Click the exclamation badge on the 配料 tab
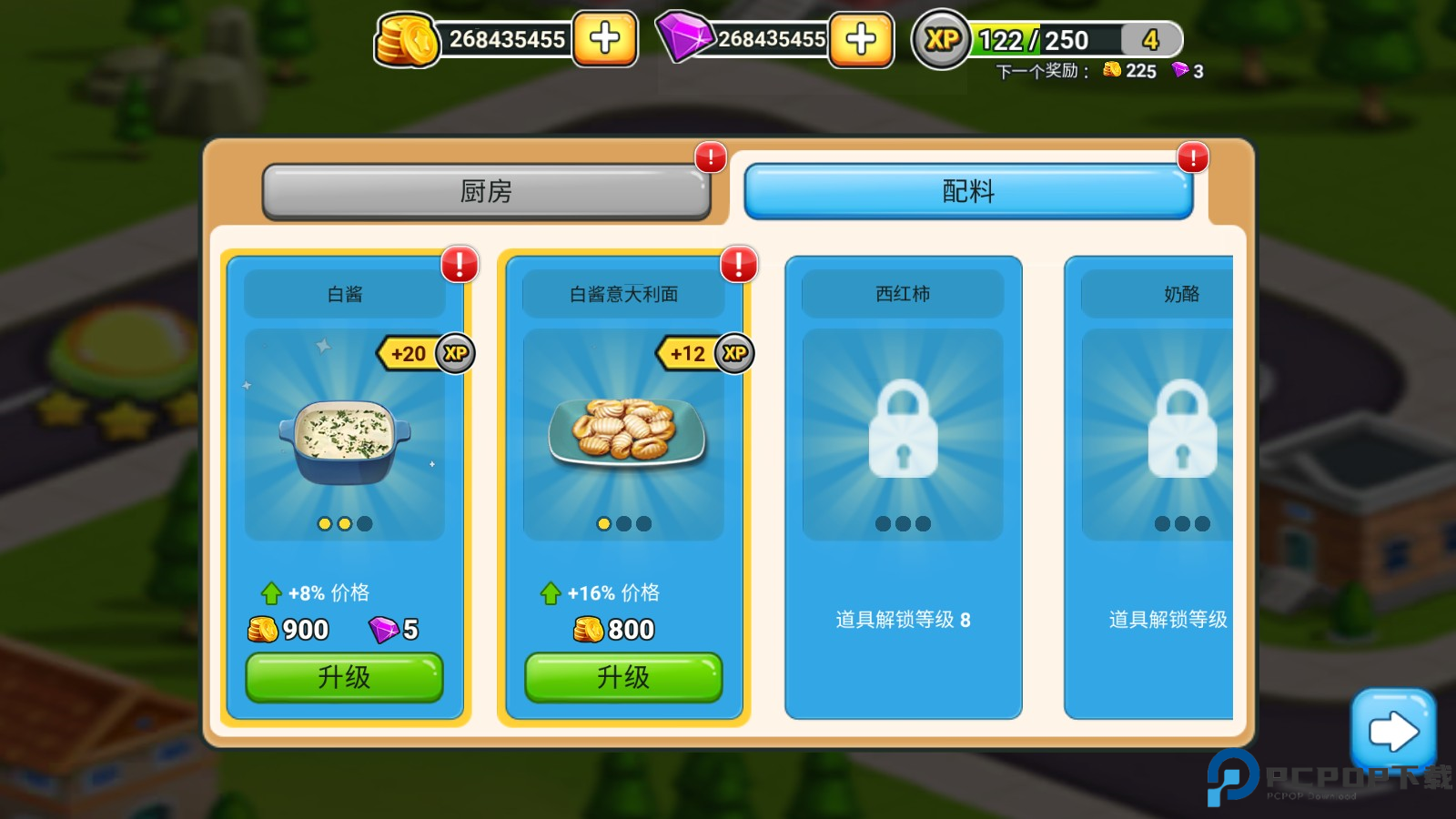 point(1193,157)
